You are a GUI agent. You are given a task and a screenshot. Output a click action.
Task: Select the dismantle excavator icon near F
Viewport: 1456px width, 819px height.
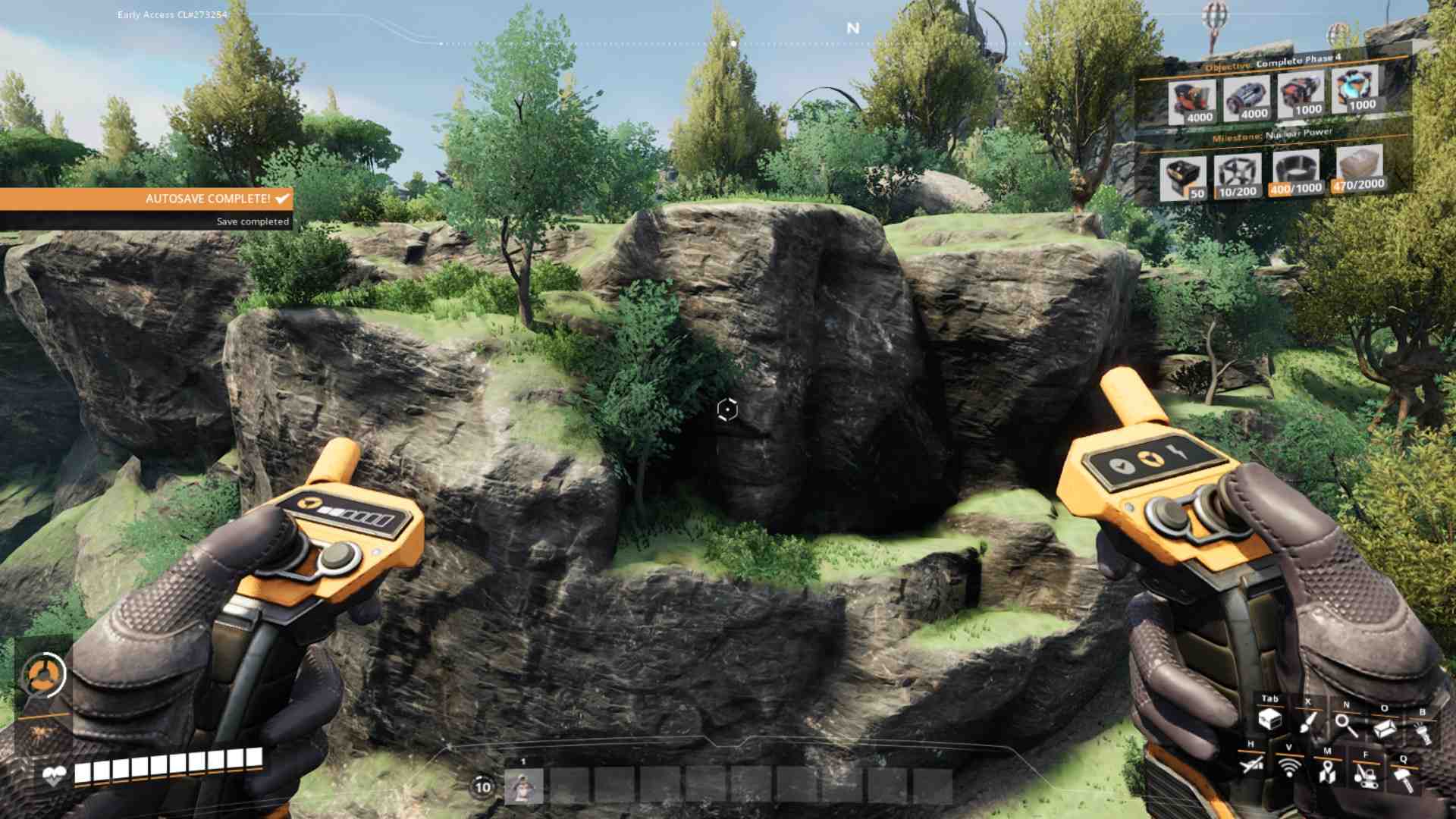pos(1366,777)
